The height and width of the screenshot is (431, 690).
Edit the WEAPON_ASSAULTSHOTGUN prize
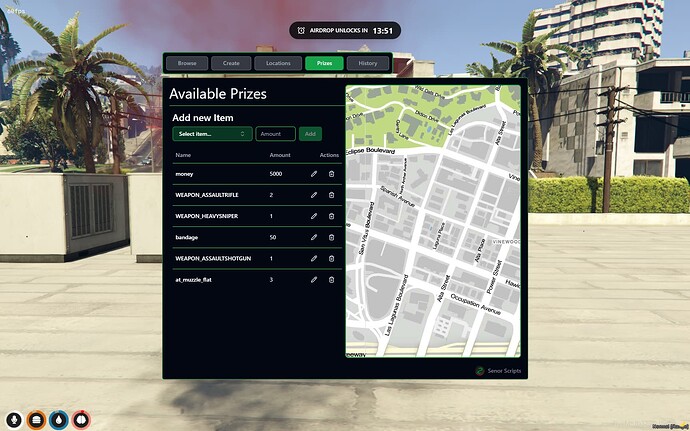point(314,258)
